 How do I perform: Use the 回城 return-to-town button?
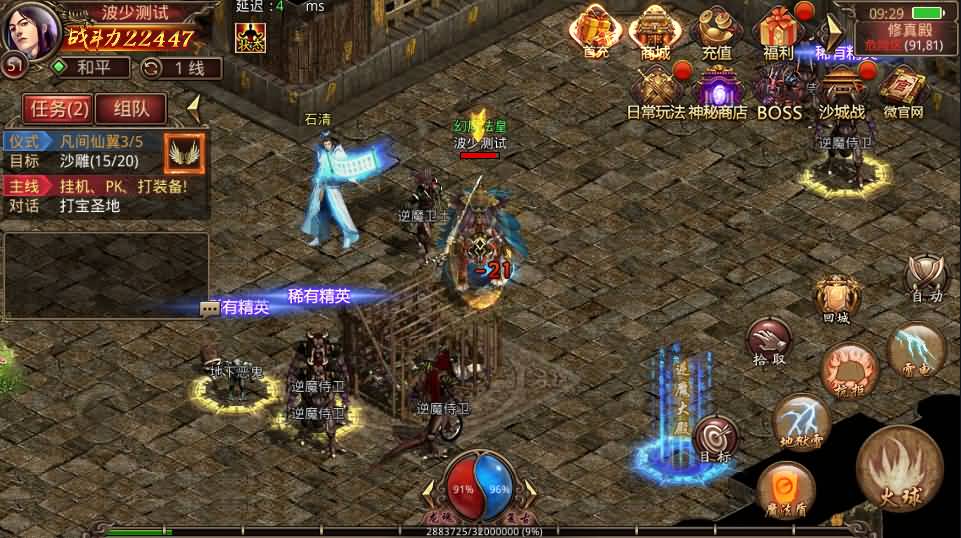pyautogui.click(x=836, y=298)
